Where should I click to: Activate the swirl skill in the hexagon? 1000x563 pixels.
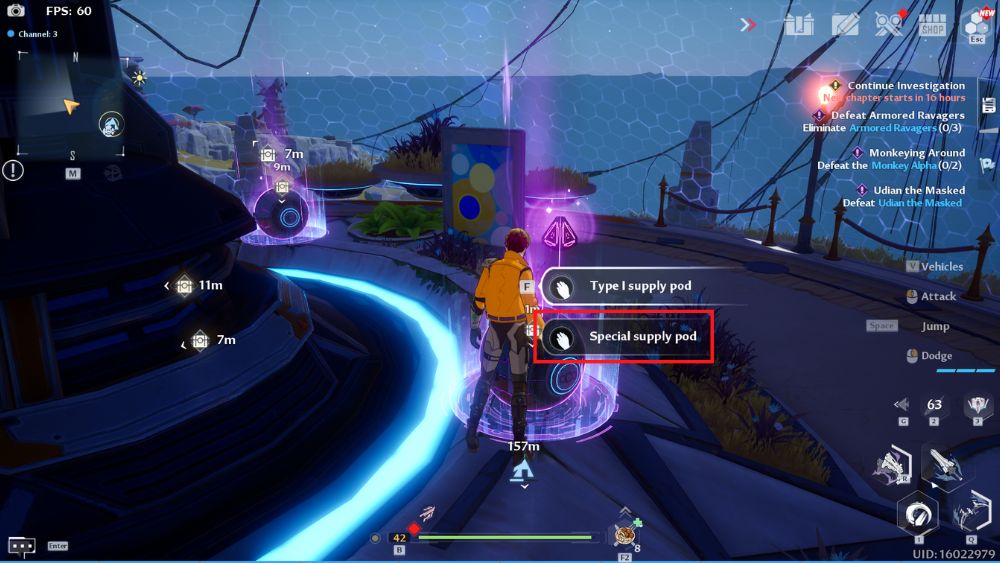(917, 516)
